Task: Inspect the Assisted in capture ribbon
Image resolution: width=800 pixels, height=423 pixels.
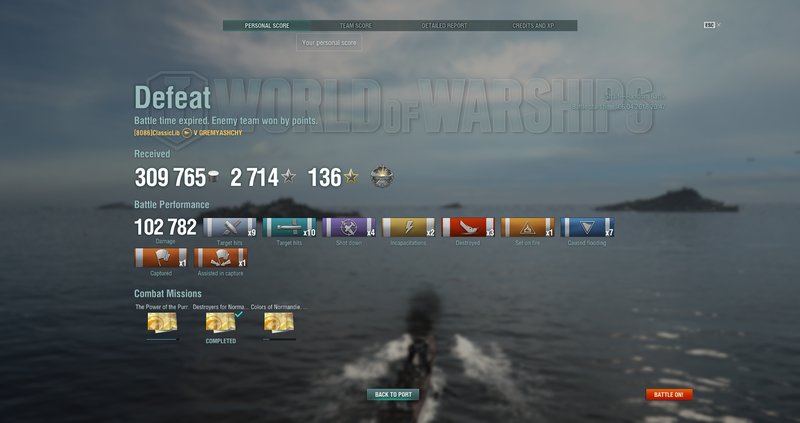Action: click(221, 258)
